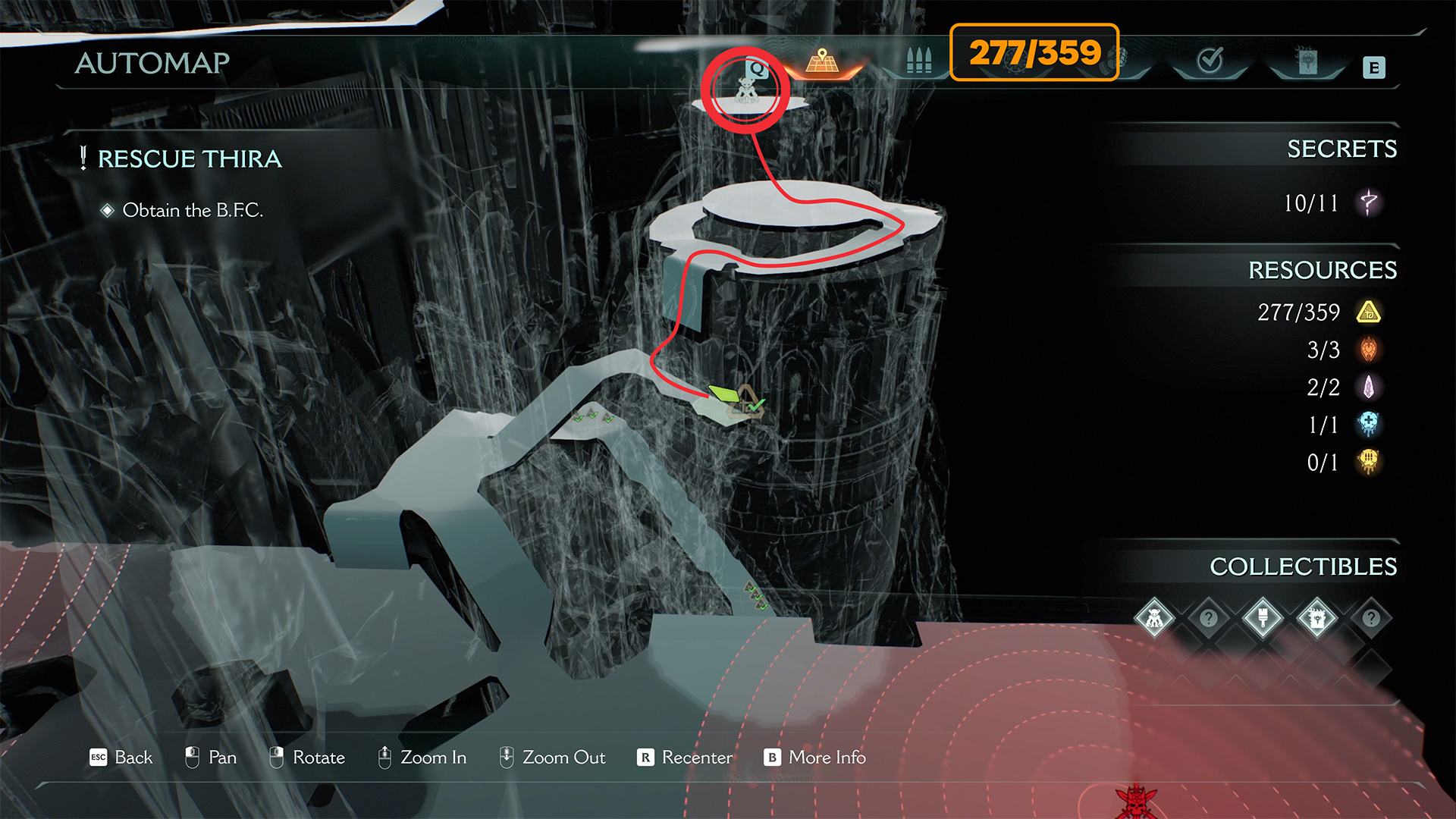Open the checkmark tab

click(1210, 61)
